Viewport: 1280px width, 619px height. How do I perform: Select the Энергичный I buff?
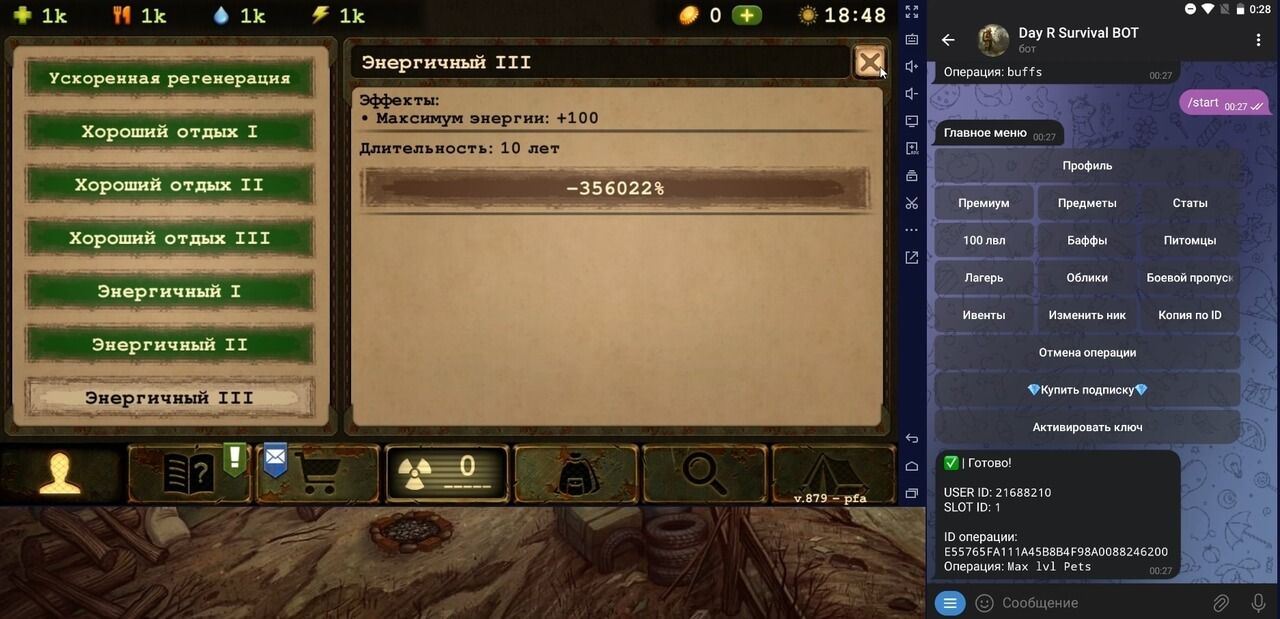(x=169, y=291)
